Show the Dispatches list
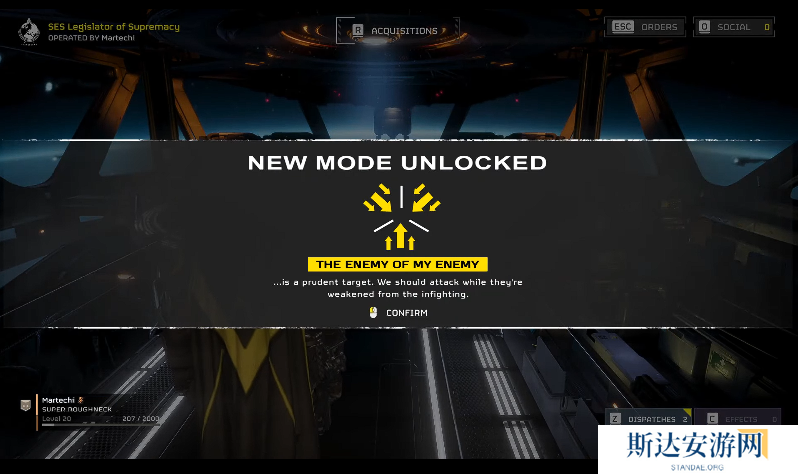Viewport: 798px width, 475px height. coord(648,419)
